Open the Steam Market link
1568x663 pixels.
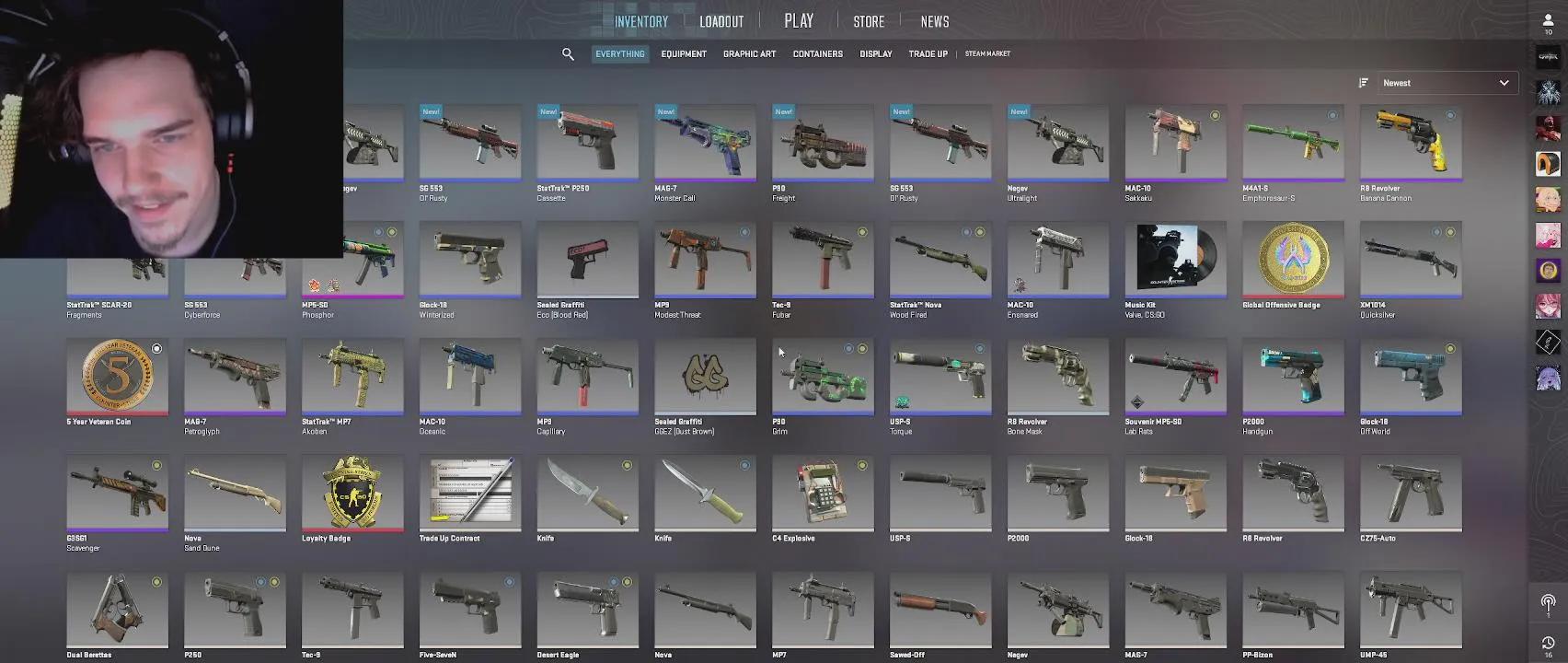(x=986, y=54)
